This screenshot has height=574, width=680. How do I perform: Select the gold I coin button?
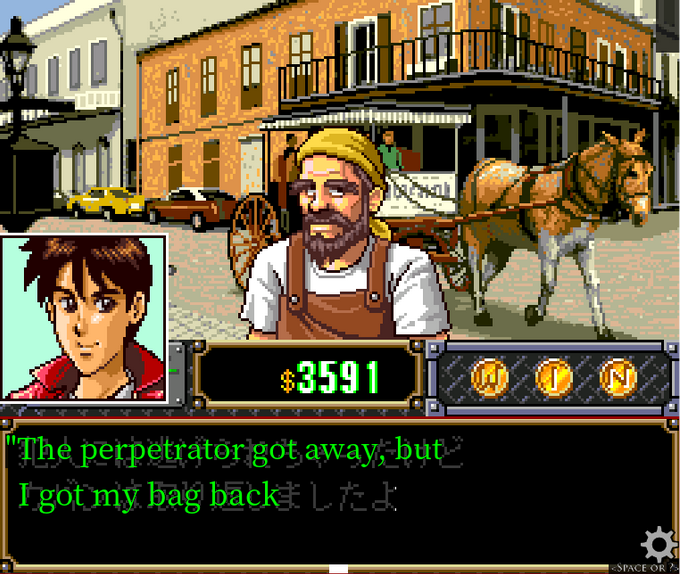coord(553,376)
